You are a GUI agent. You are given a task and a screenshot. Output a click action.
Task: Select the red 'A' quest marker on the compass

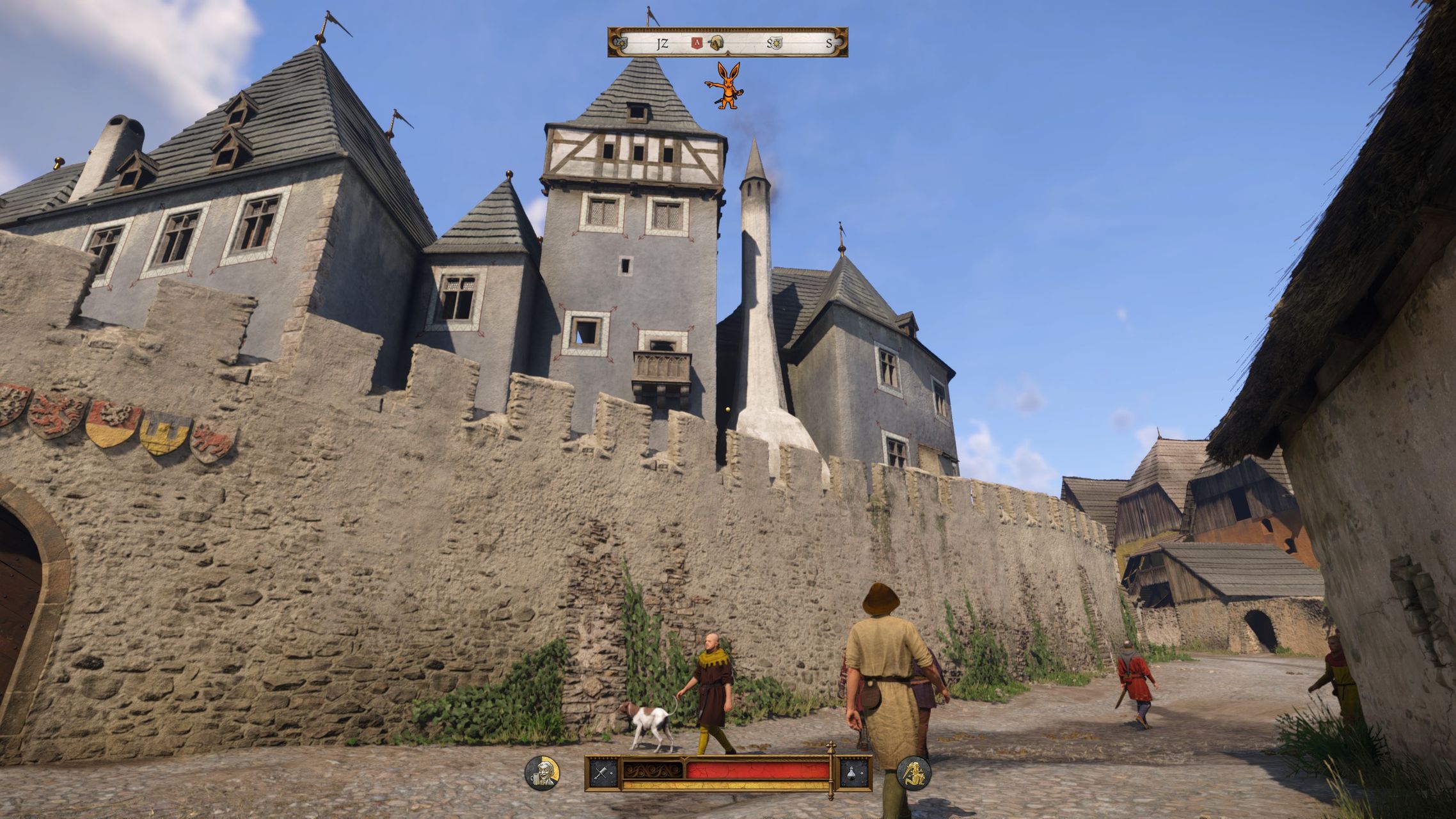[x=697, y=44]
